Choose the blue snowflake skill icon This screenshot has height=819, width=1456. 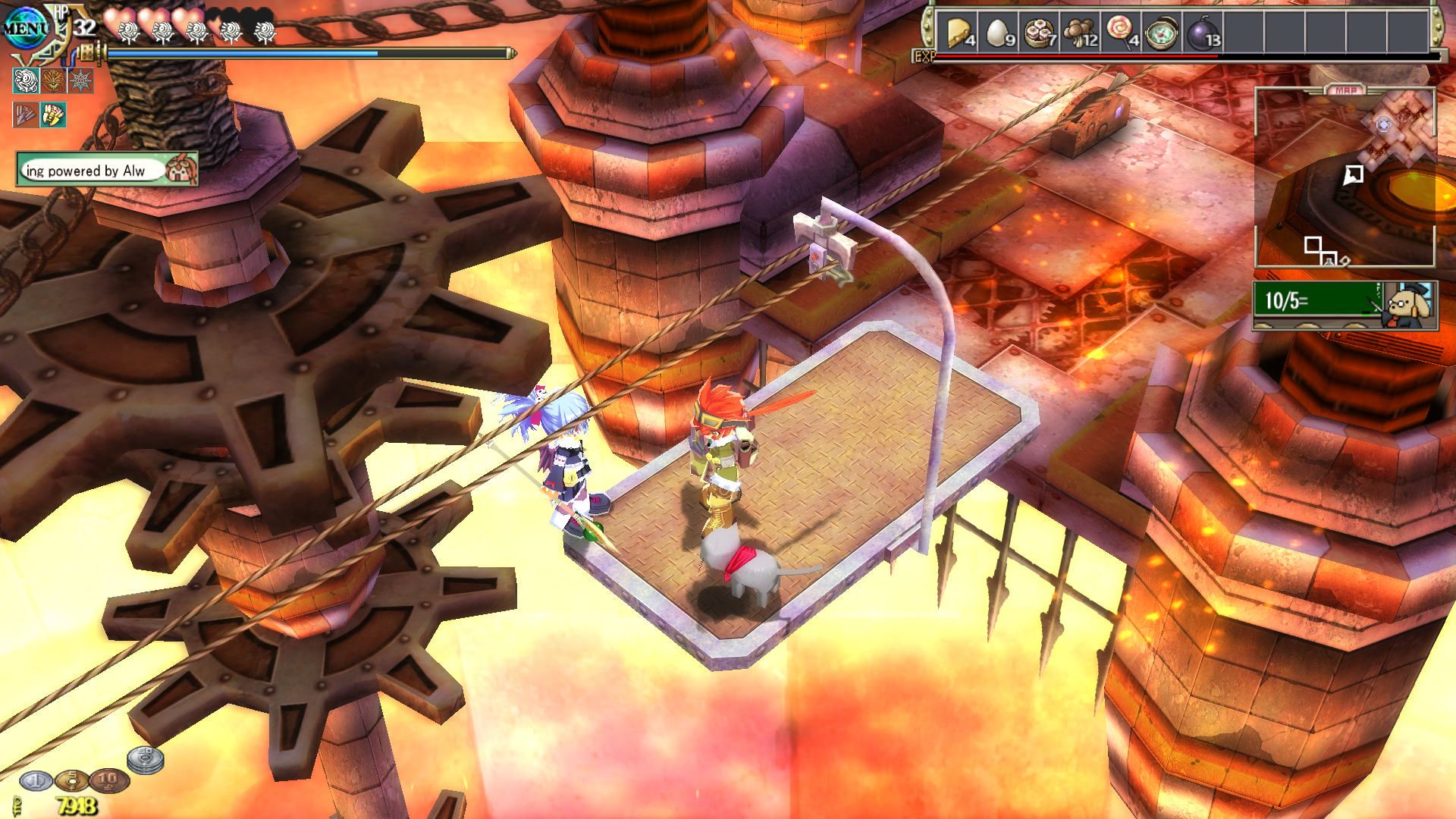(80, 80)
